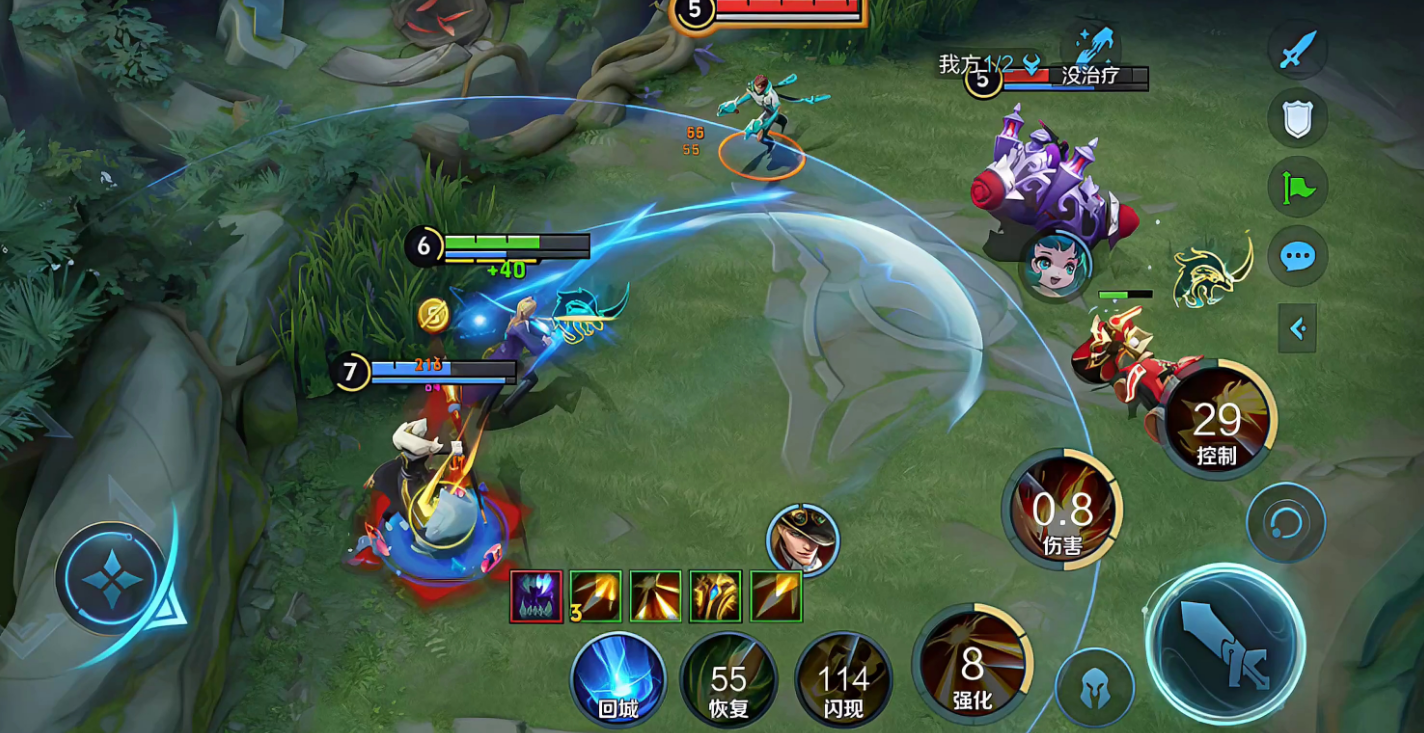Collapse the signal panel with the arrow

tap(1297, 328)
